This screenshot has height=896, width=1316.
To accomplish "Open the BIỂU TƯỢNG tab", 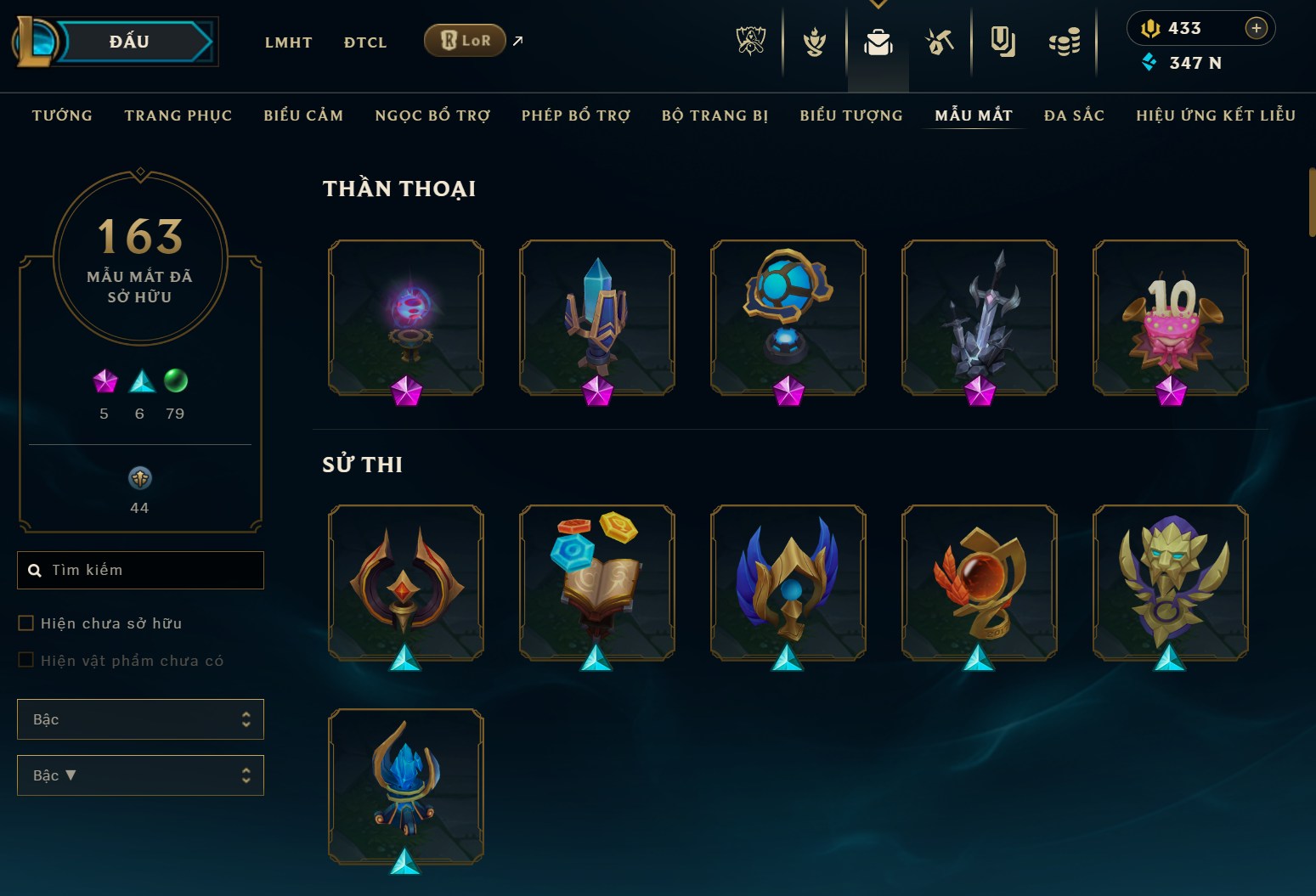I will 850,116.
